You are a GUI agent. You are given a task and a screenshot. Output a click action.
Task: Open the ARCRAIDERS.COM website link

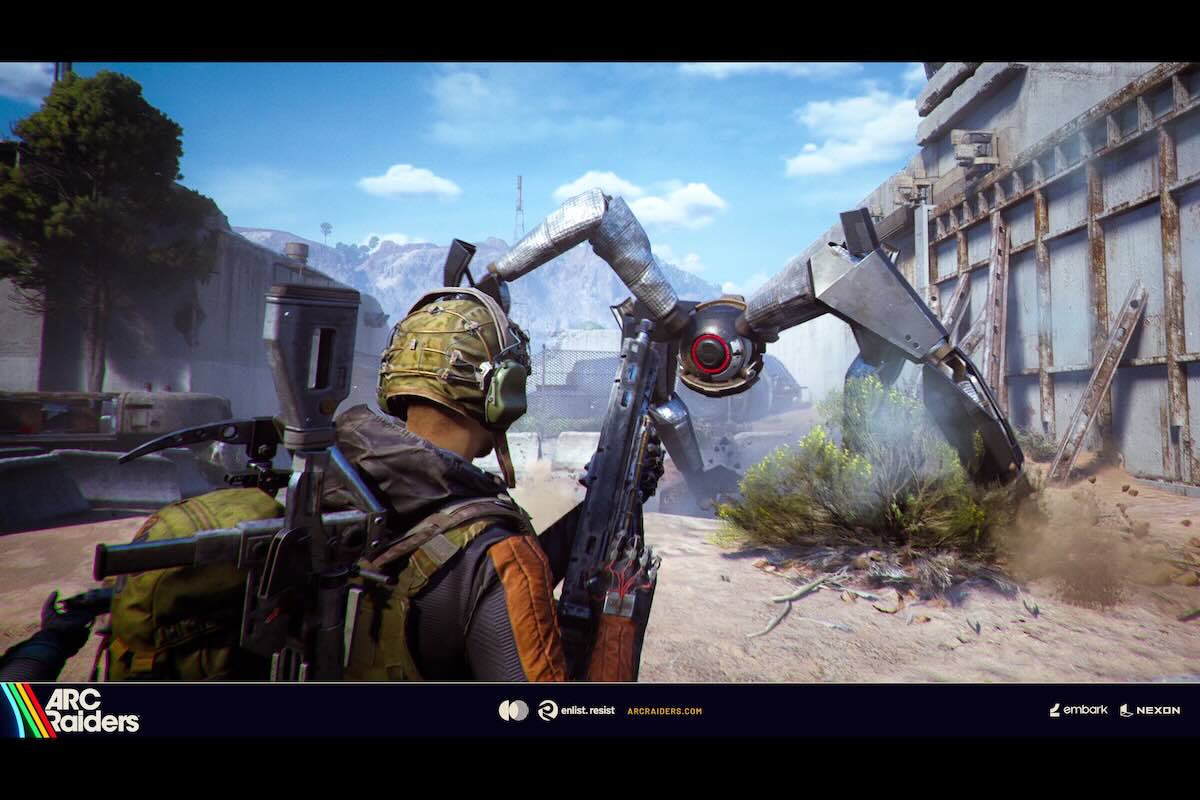click(x=664, y=711)
